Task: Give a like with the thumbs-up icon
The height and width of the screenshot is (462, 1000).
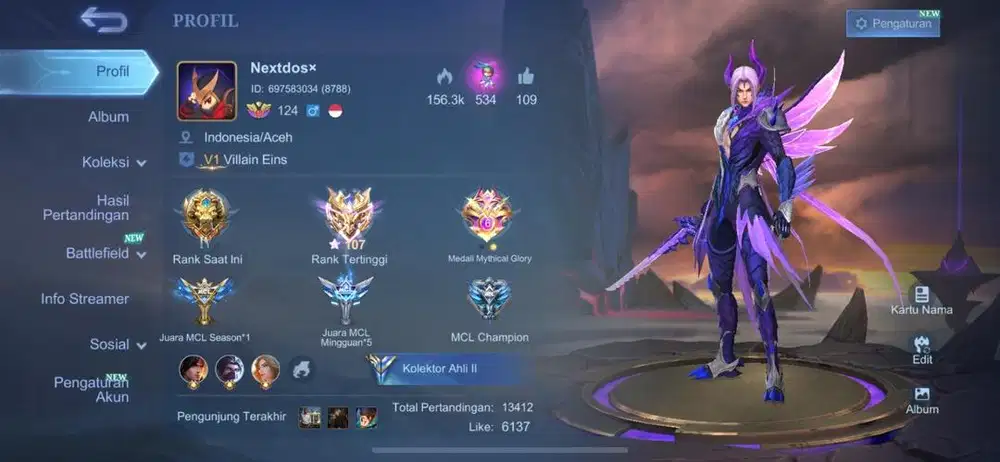Action: [526, 77]
